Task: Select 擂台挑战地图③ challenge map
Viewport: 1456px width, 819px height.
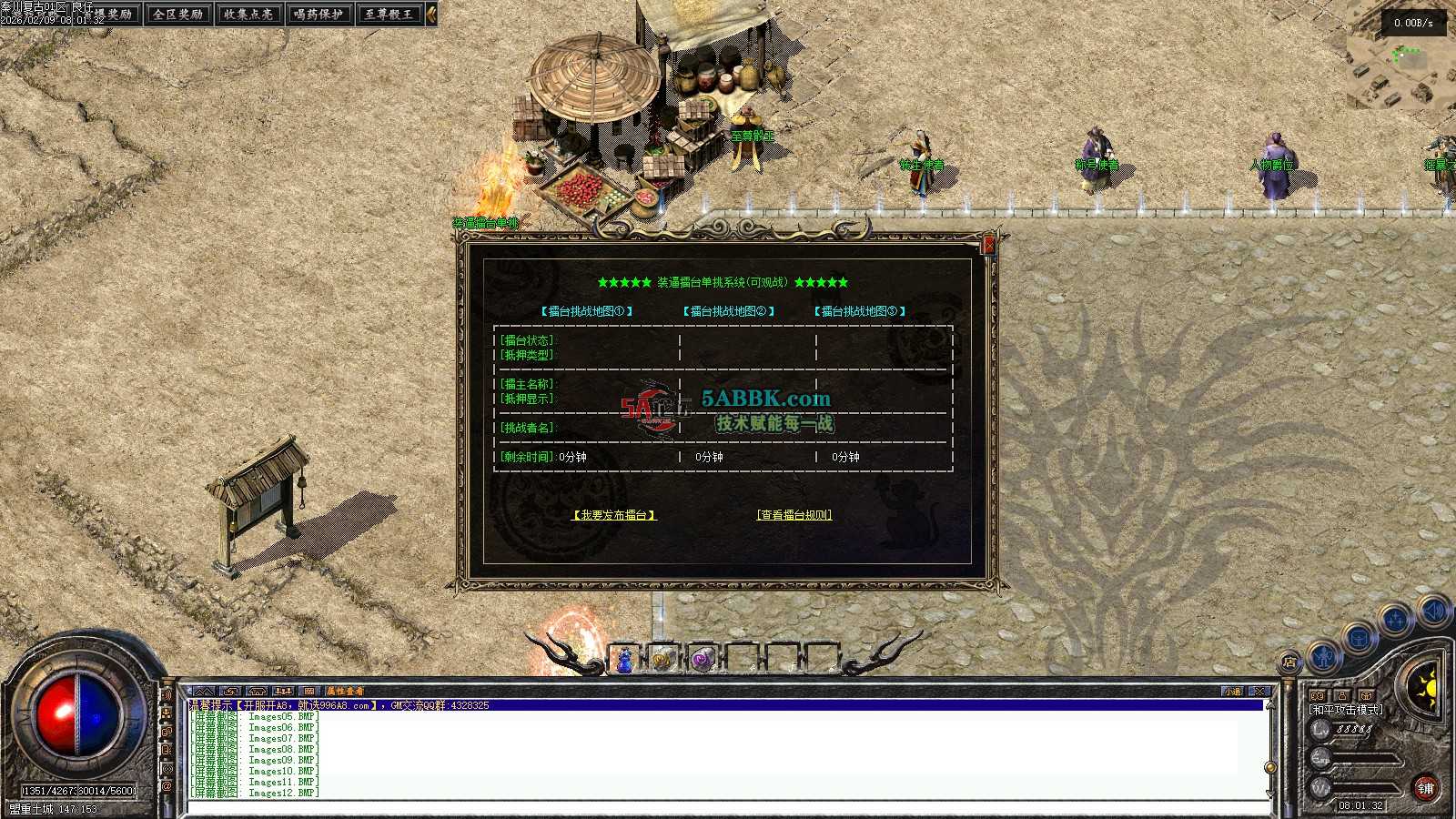Action: pyautogui.click(x=860, y=311)
